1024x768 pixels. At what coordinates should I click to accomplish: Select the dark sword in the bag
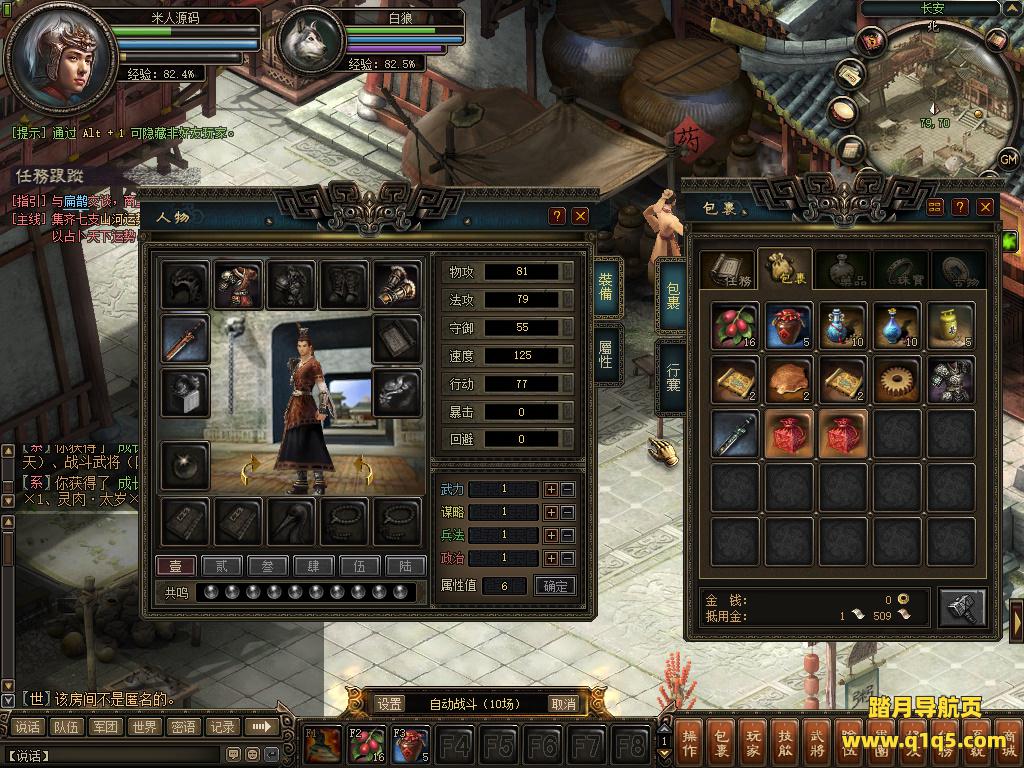click(x=736, y=434)
